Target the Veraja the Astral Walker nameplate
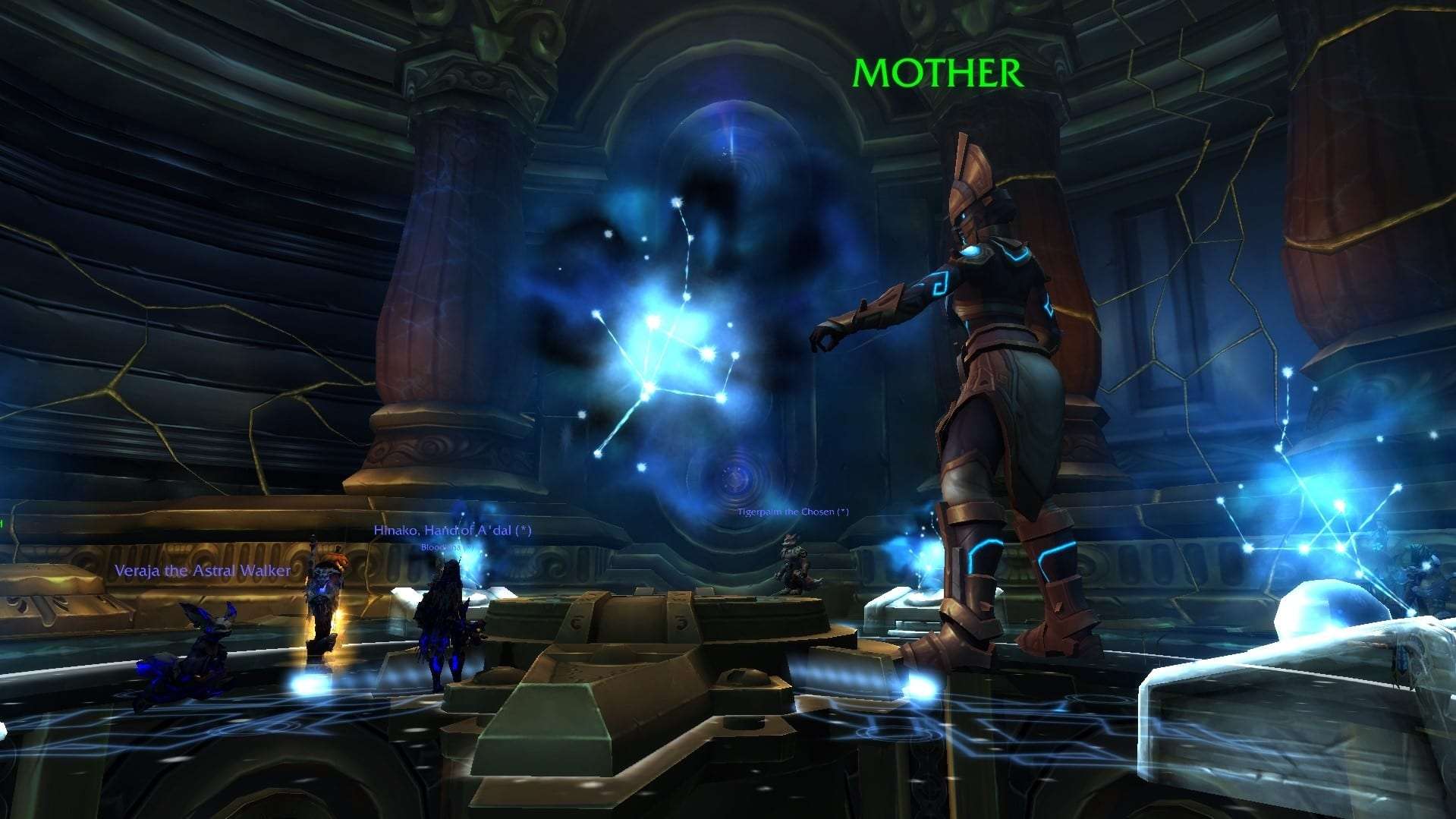The image size is (1456, 819). pyautogui.click(x=203, y=571)
